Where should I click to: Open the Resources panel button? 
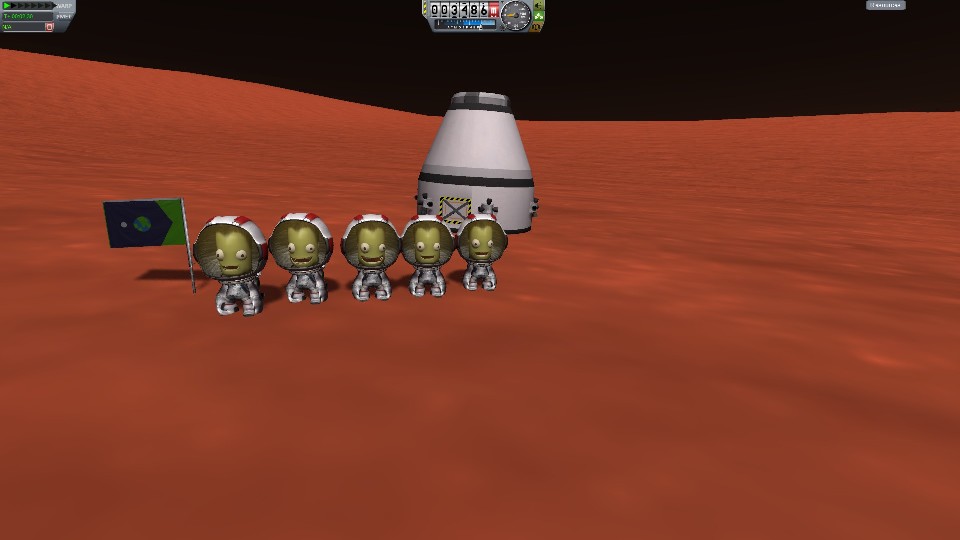(x=885, y=5)
